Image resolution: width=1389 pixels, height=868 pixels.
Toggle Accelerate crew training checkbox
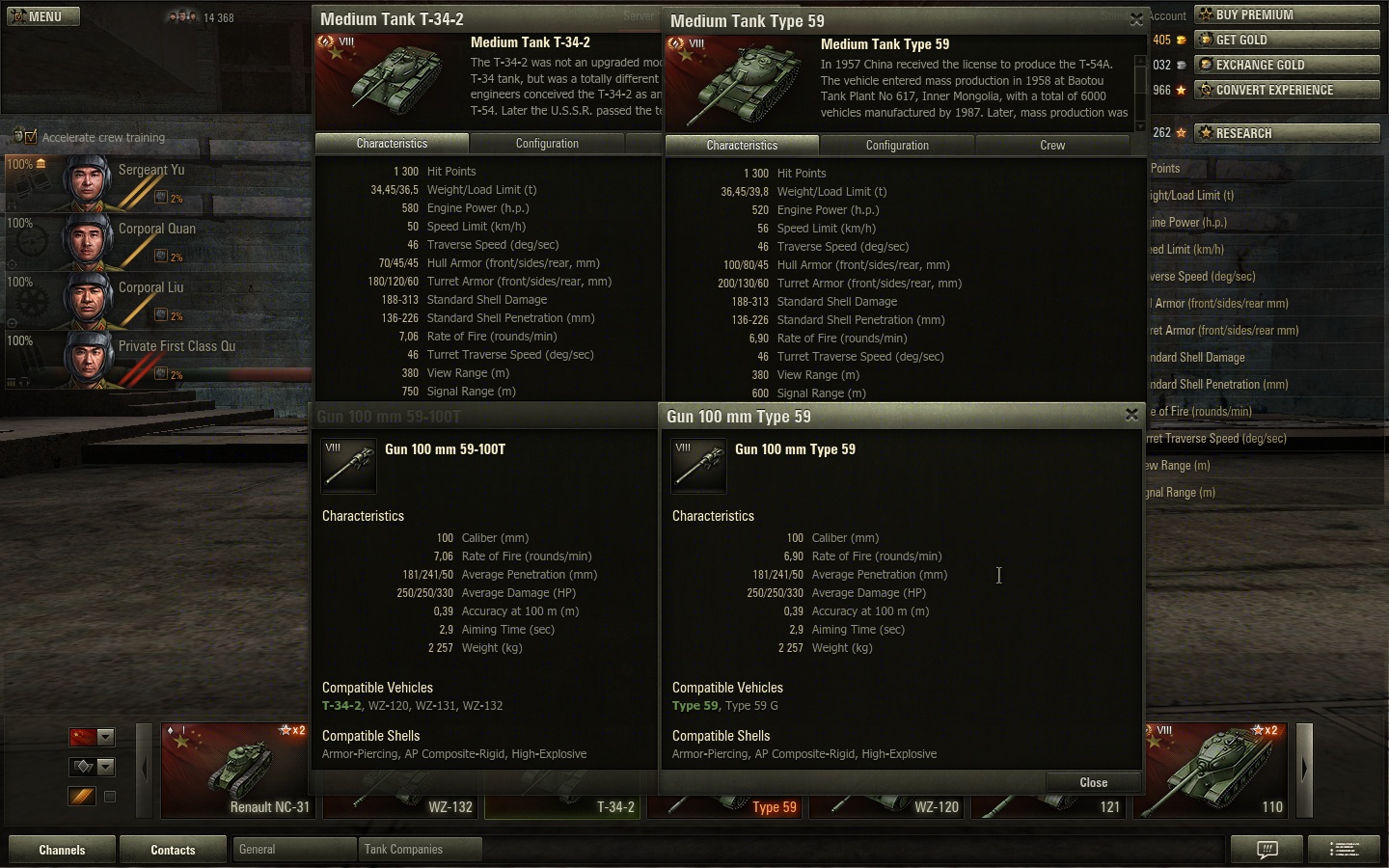(x=31, y=137)
